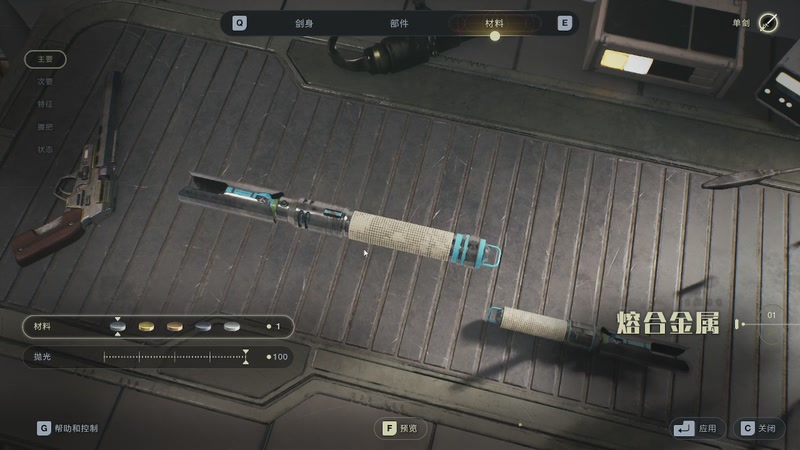800x450 pixels.
Task: Open the 特征 section
Action: (45, 104)
